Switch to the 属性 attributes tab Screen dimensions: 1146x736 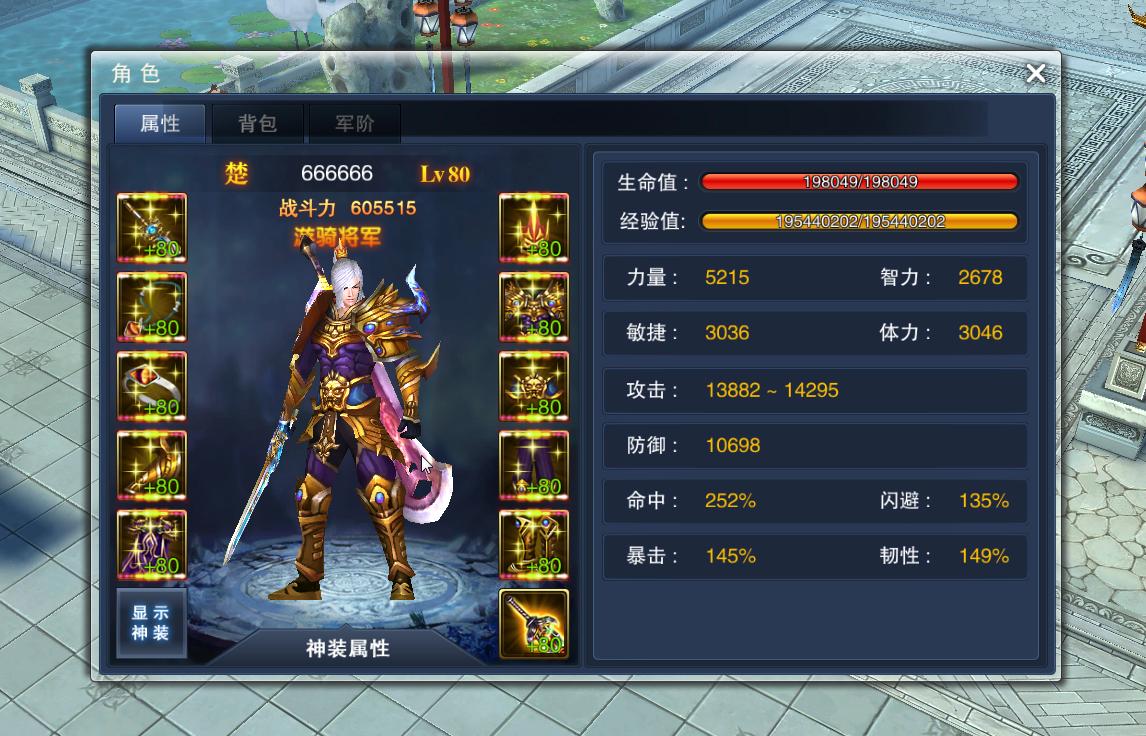pyautogui.click(x=160, y=124)
